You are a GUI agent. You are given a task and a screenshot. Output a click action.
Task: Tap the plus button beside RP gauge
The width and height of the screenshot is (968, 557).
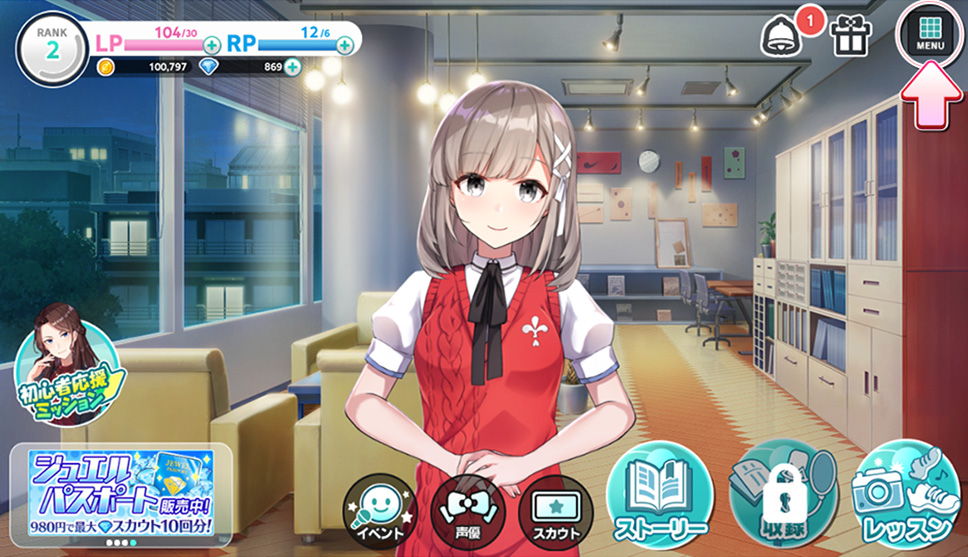[345, 45]
